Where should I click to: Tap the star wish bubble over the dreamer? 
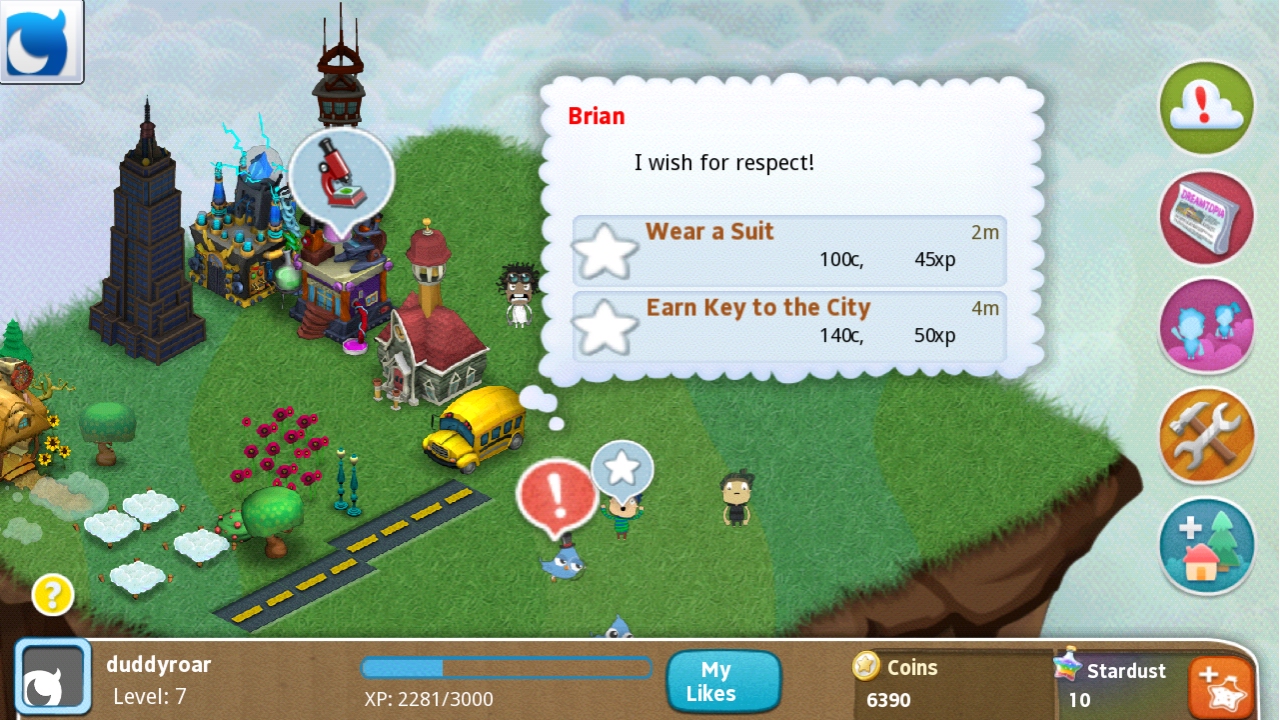622,468
